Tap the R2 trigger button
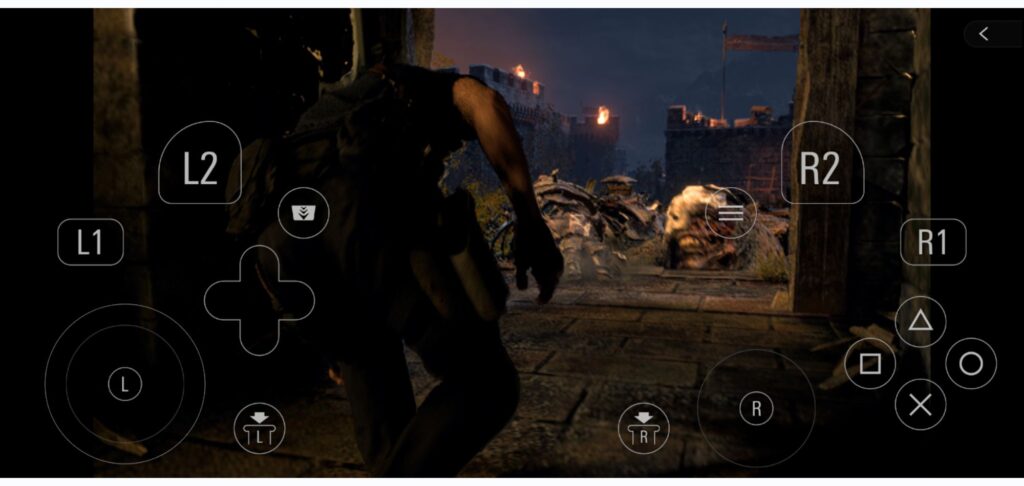The height and width of the screenshot is (486, 1024). pyautogui.click(x=821, y=165)
